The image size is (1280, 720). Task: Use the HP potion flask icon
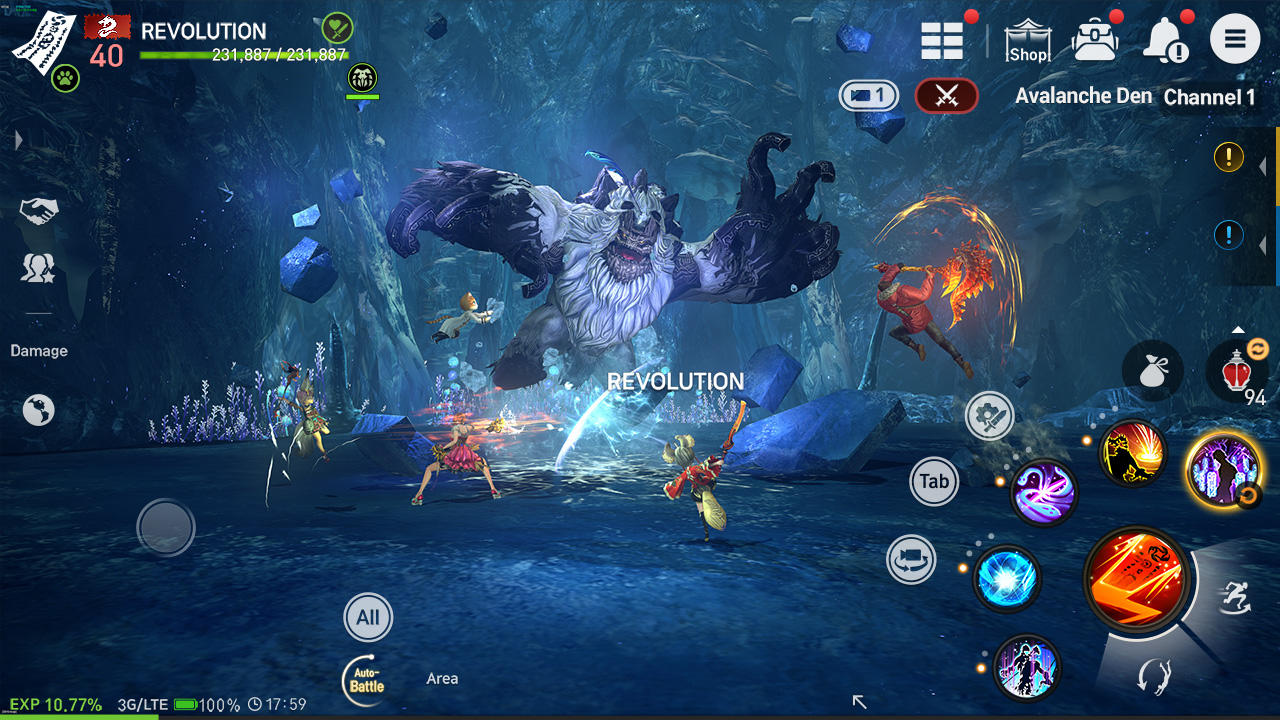1237,372
